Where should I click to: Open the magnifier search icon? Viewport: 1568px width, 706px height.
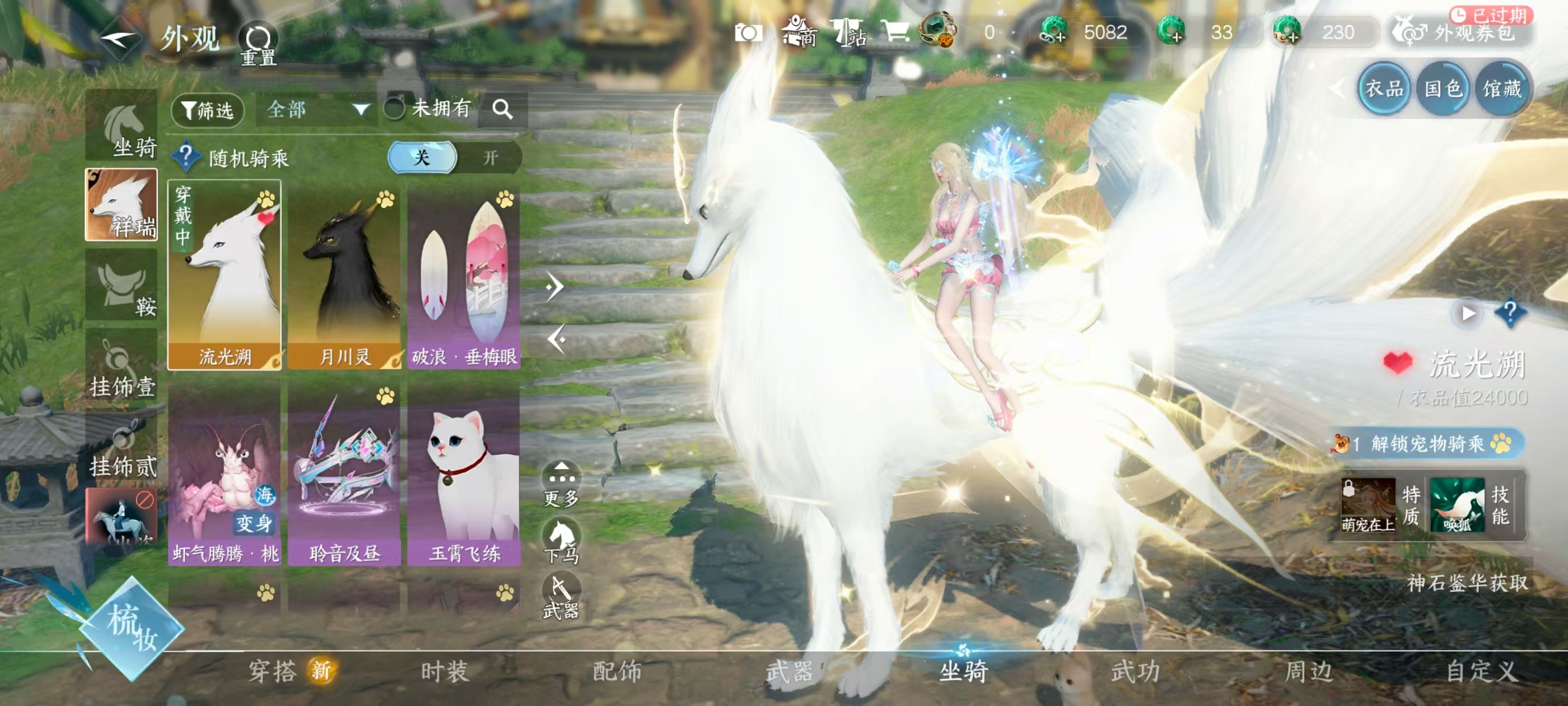tap(502, 110)
